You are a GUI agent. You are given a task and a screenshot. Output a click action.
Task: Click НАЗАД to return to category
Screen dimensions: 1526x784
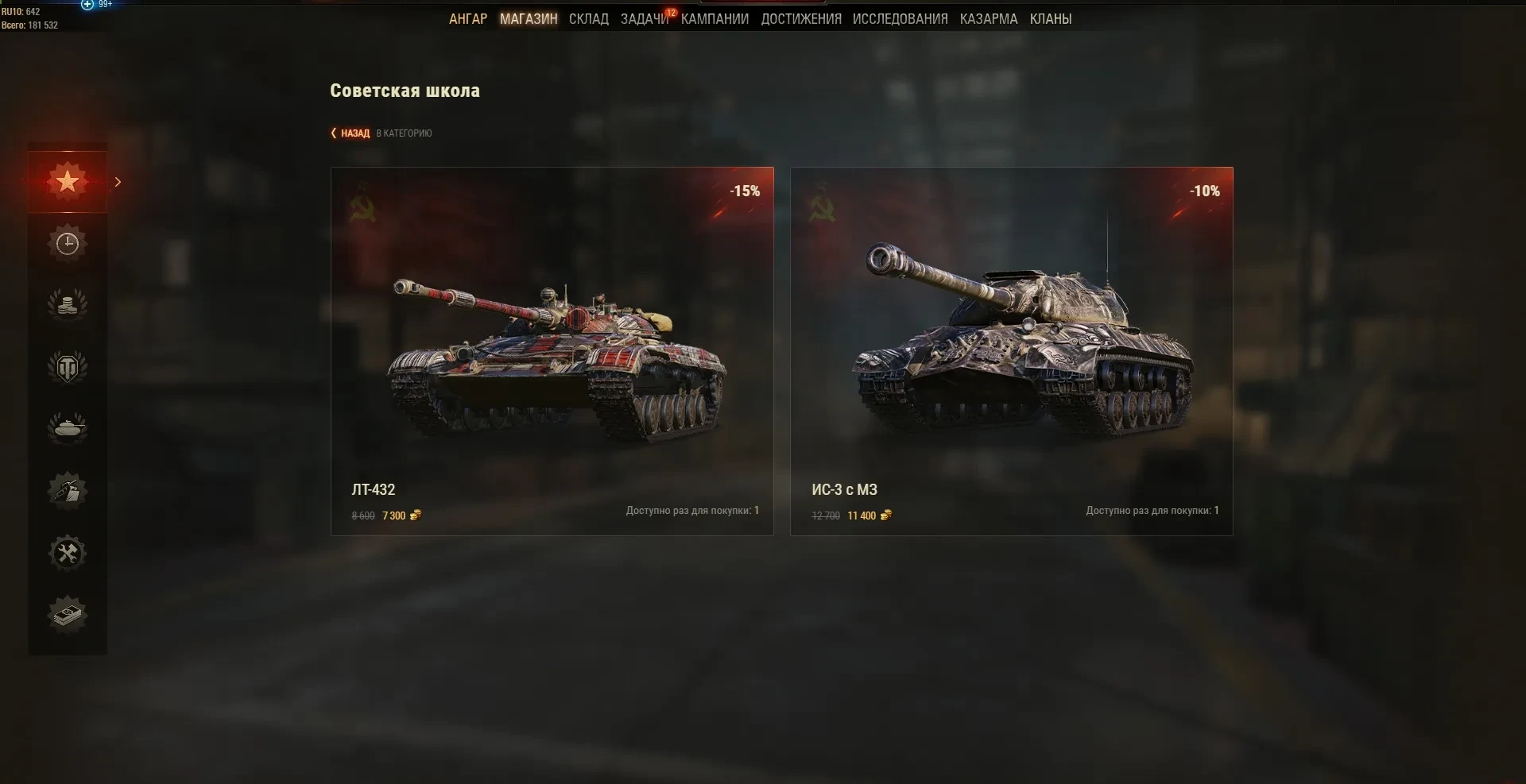pos(354,133)
